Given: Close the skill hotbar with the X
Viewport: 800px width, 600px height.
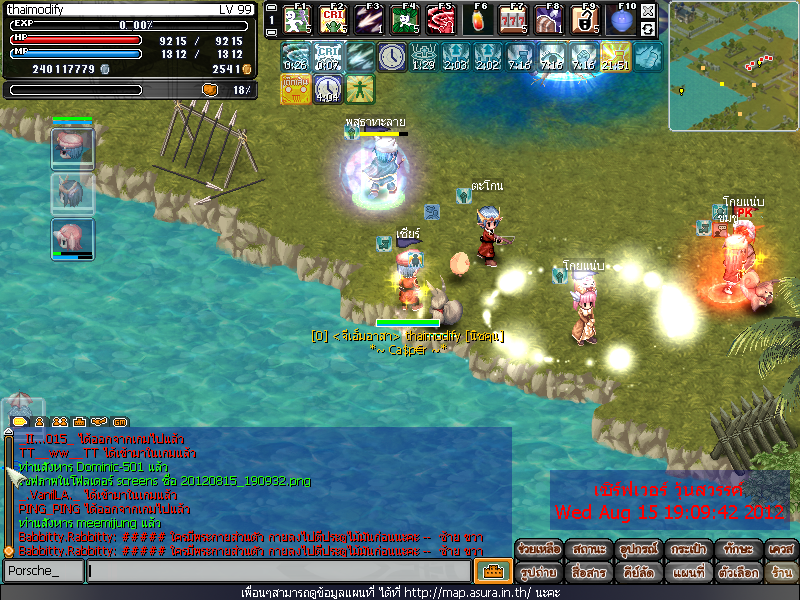Looking at the screenshot, I should pos(648,12).
